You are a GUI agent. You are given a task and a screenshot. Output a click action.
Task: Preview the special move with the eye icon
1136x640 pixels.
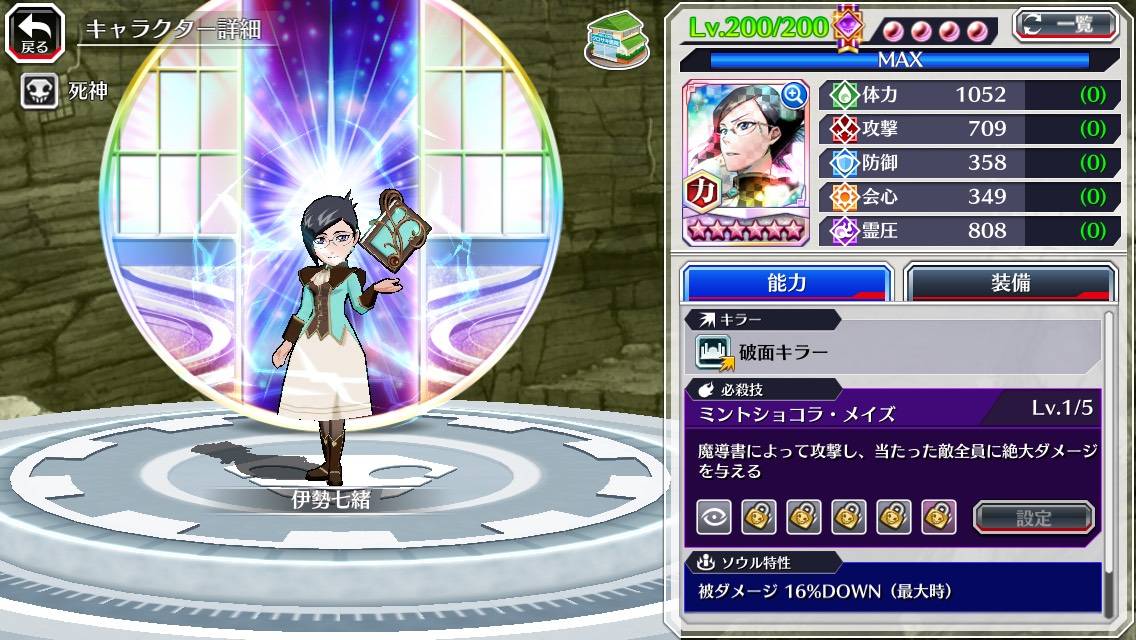(x=714, y=517)
